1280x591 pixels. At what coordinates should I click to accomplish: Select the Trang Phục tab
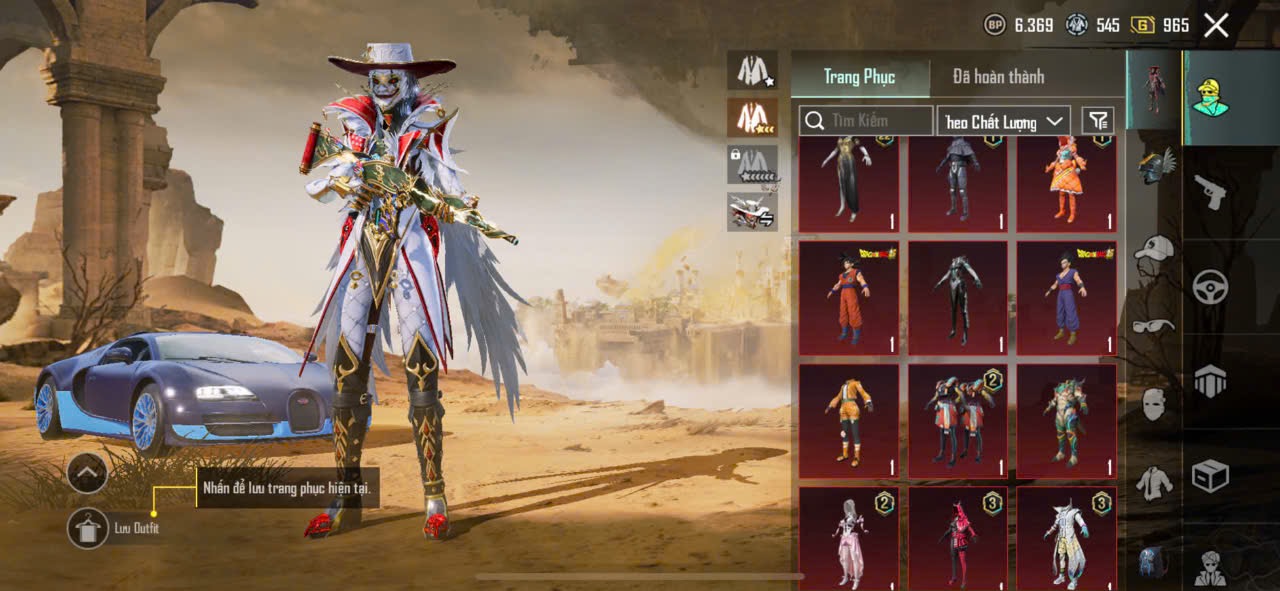coord(859,77)
